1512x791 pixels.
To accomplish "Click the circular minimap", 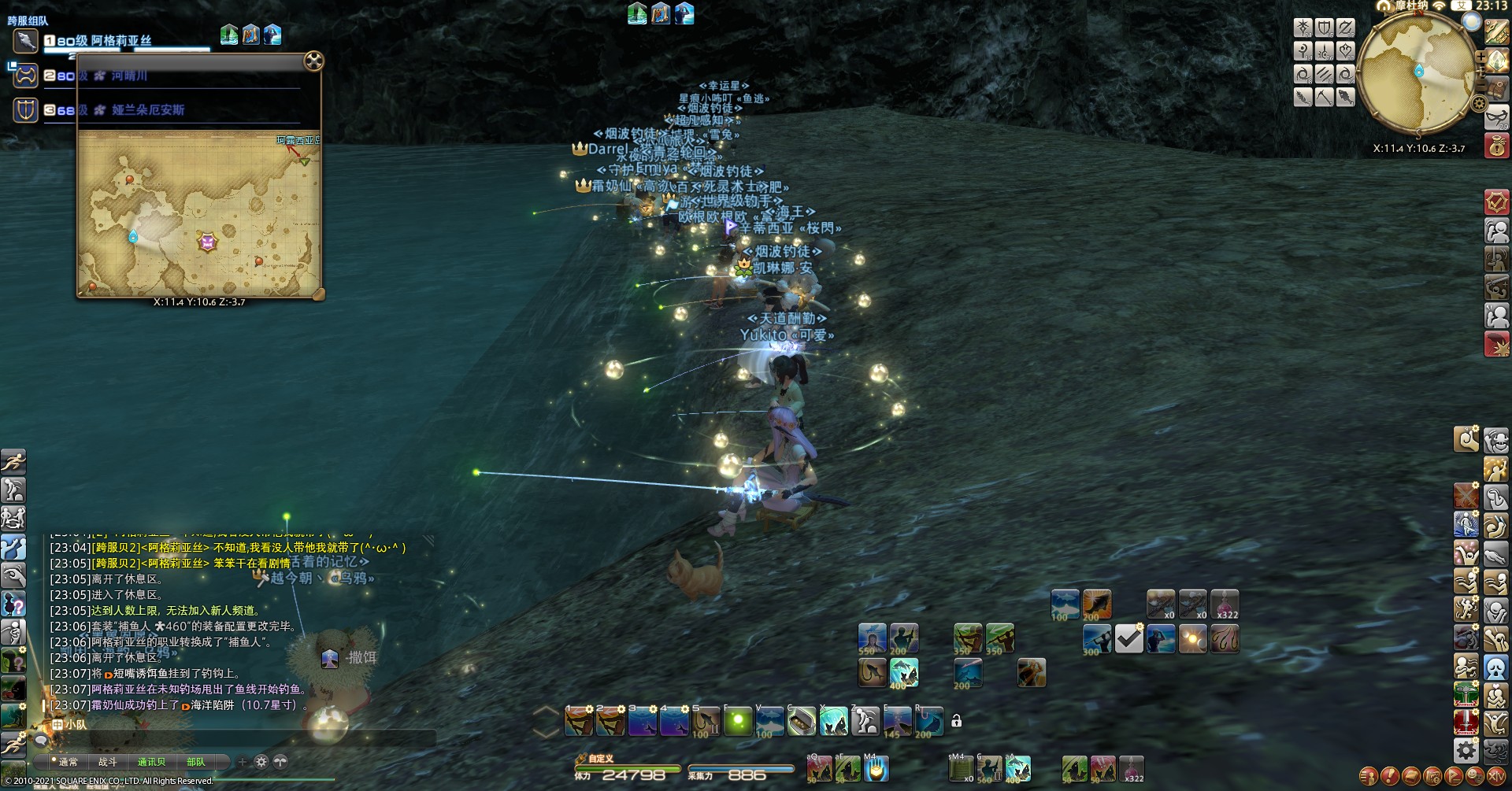I will tap(1417, 75).
